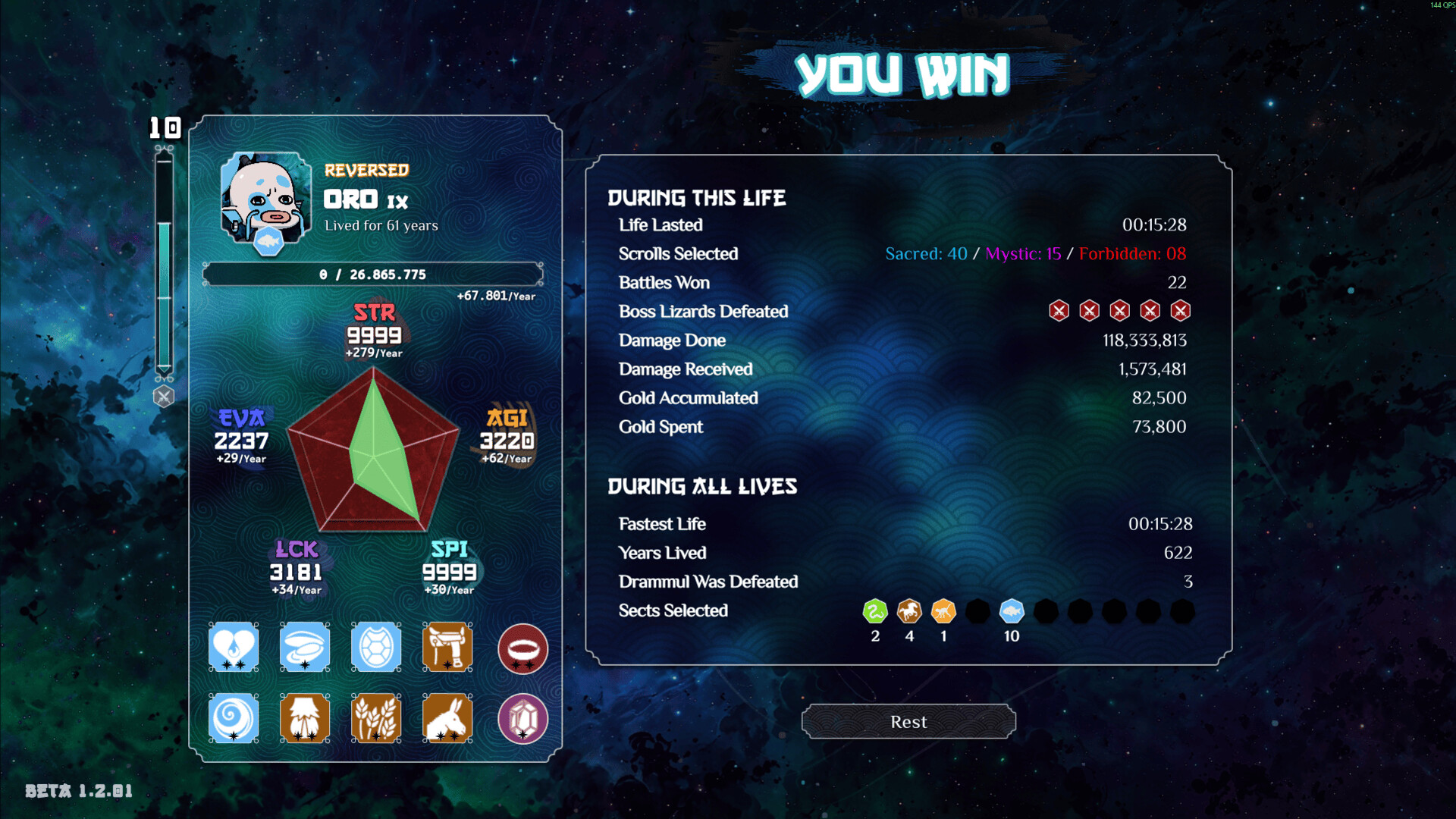Image resolution: width=1456 pixels, height=819 pixels.
Task: Select the heart with water drop scroll
Action: pyautogui.click(x=234, y=647)
